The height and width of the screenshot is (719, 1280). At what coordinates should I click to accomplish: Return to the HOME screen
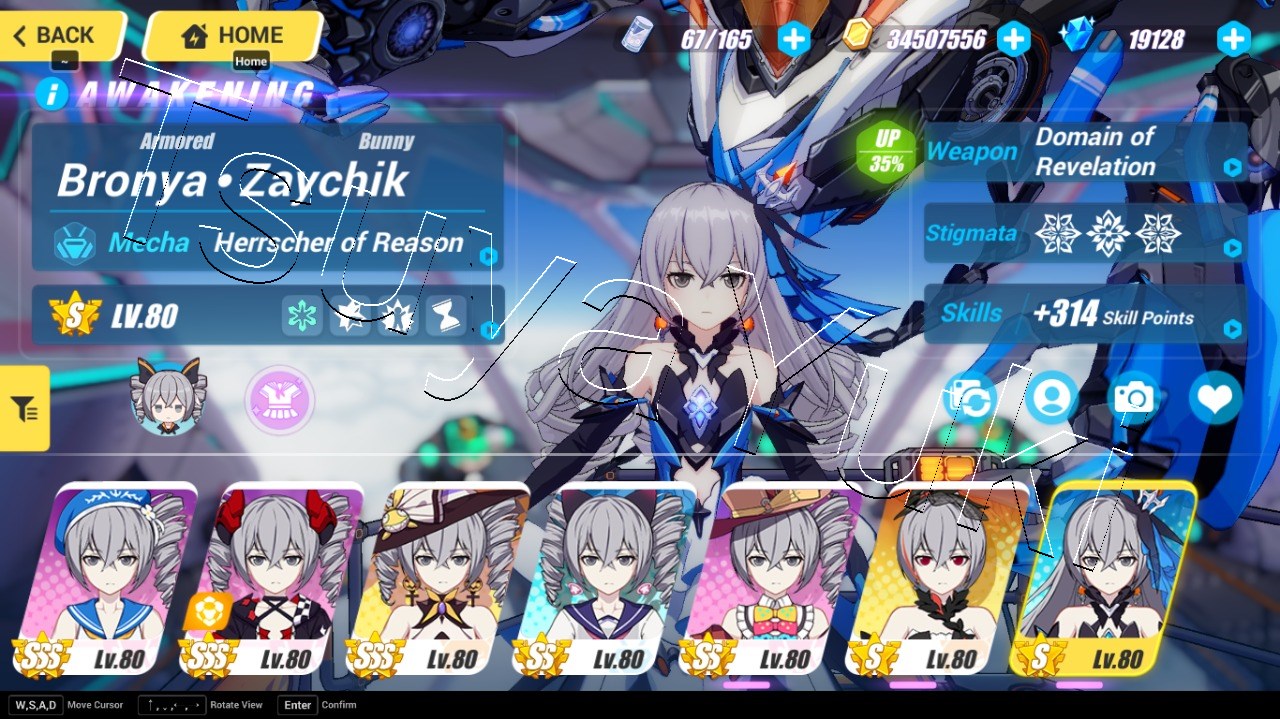[x=232, y=36]
